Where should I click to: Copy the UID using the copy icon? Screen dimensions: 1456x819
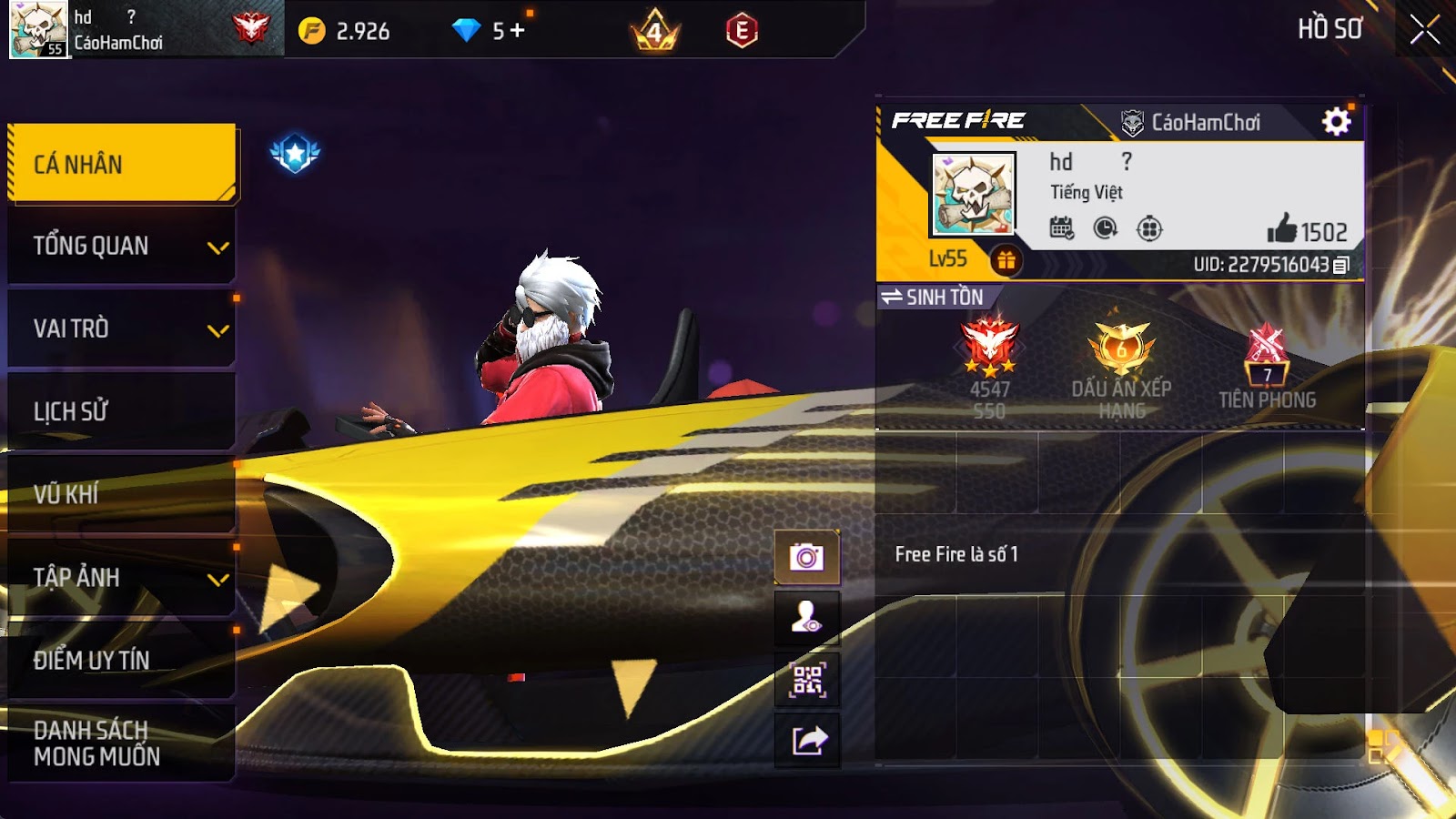click(x=1340, y=265)
